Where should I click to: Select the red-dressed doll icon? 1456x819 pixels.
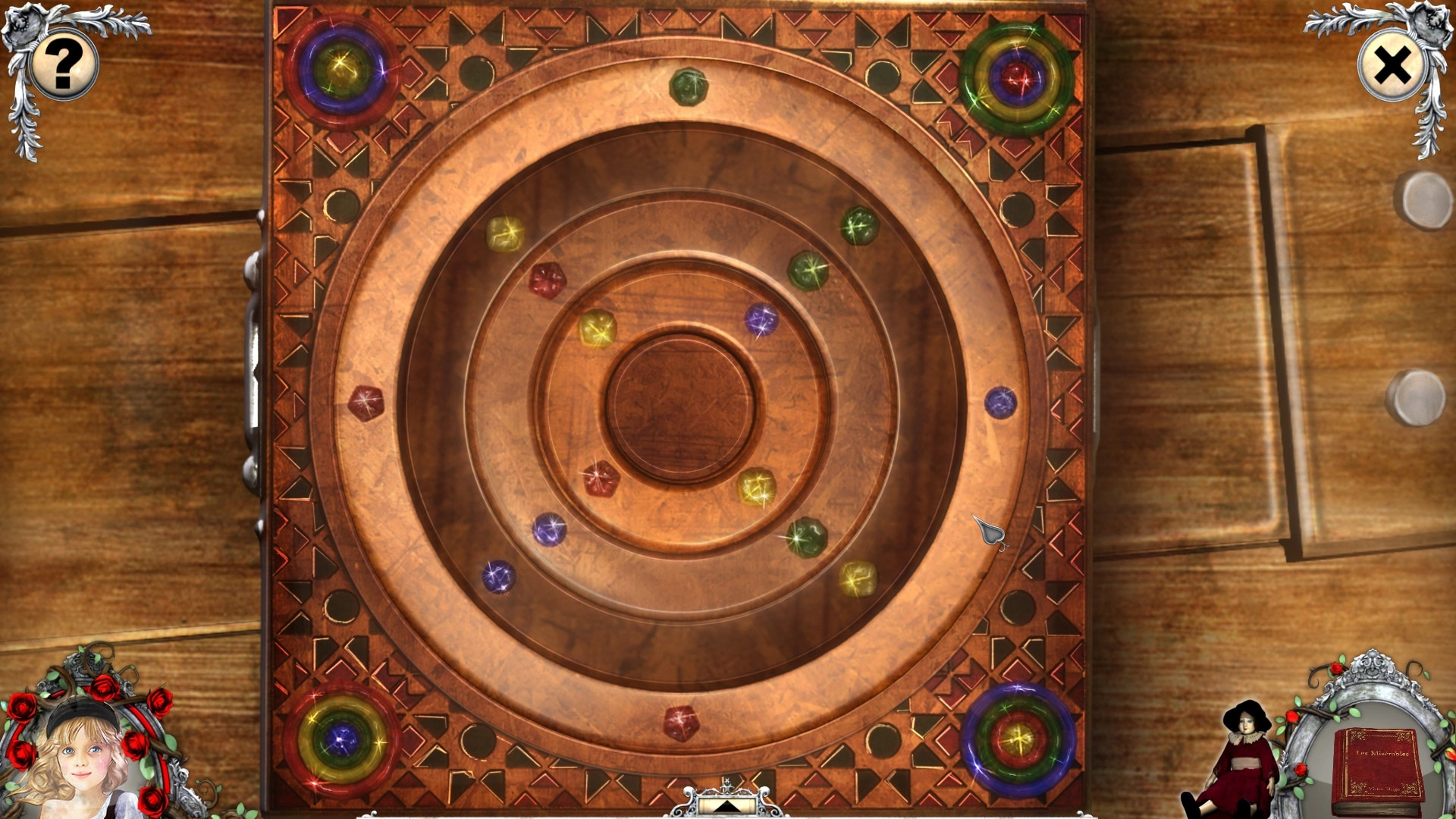click(x=1241, y=762)
